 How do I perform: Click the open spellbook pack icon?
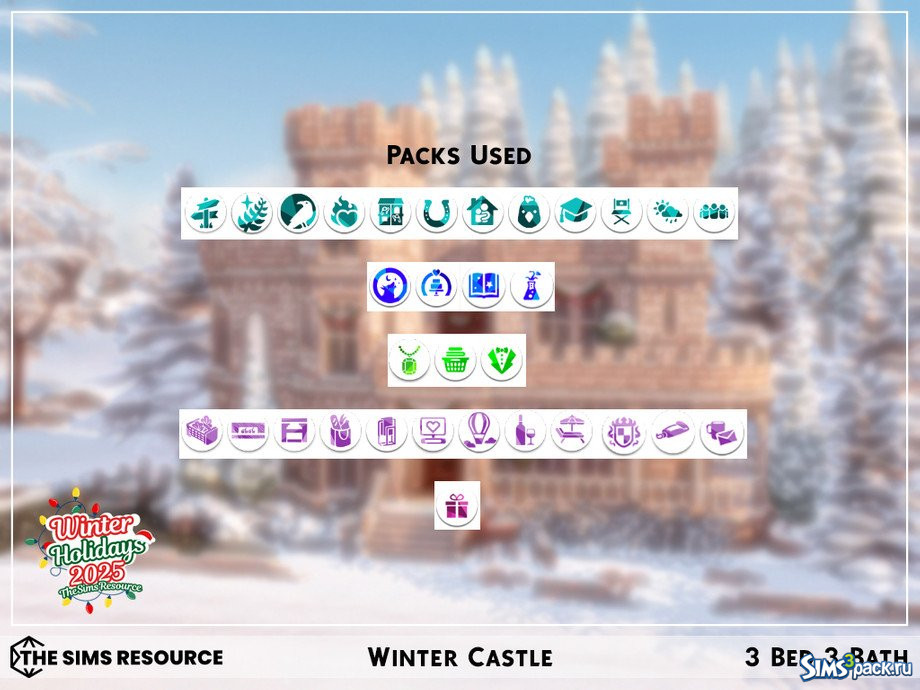[x=483, y=287]
